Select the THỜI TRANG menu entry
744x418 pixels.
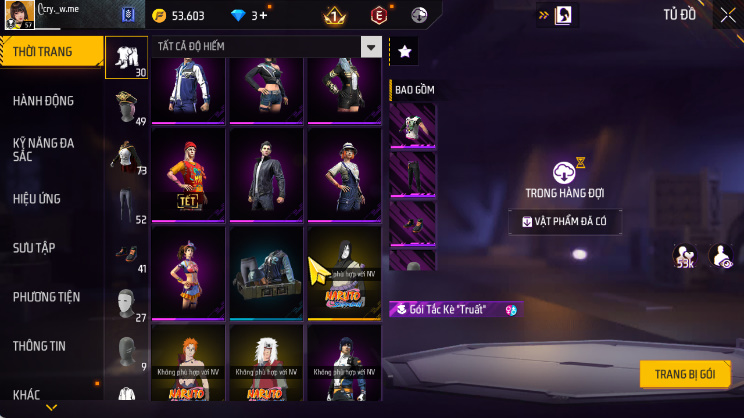click(50, 52)
